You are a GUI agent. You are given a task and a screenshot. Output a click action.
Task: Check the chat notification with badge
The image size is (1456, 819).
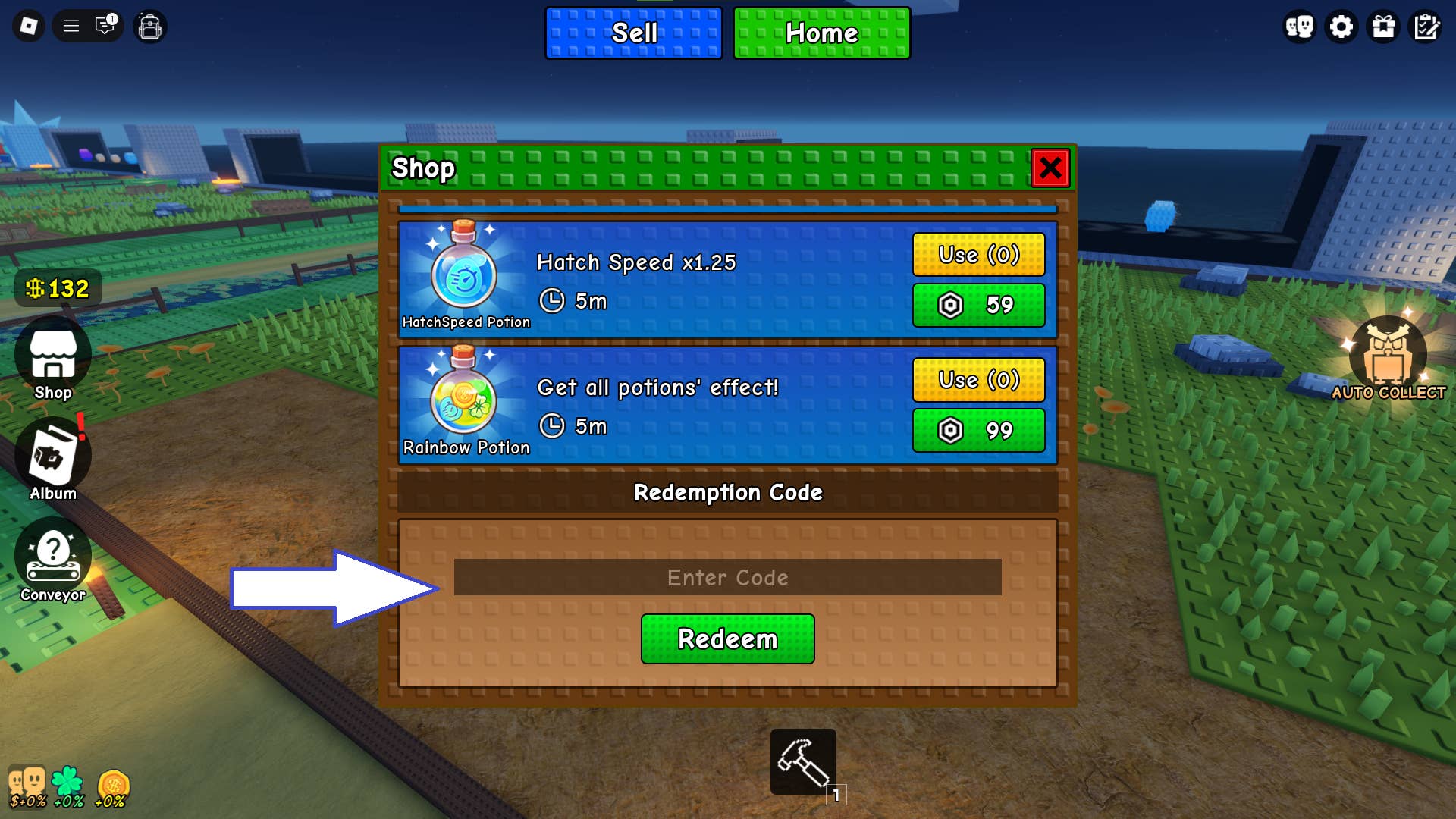104,26
